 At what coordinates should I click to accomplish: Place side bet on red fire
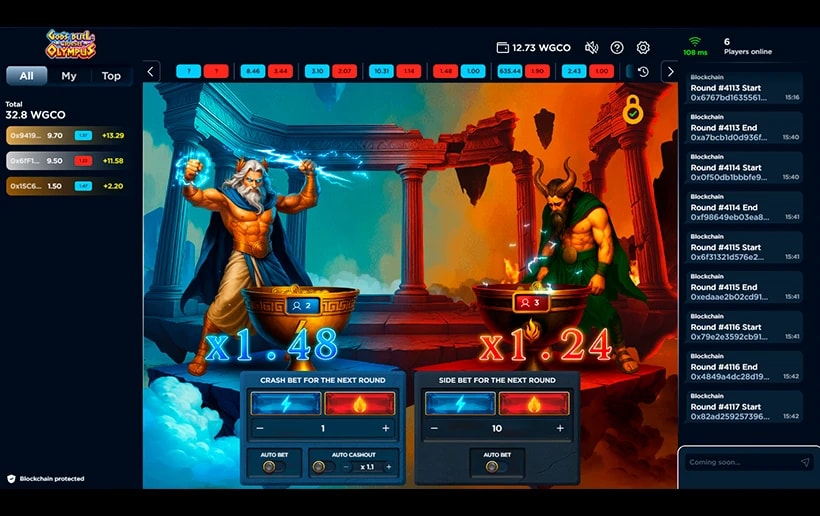534,403
